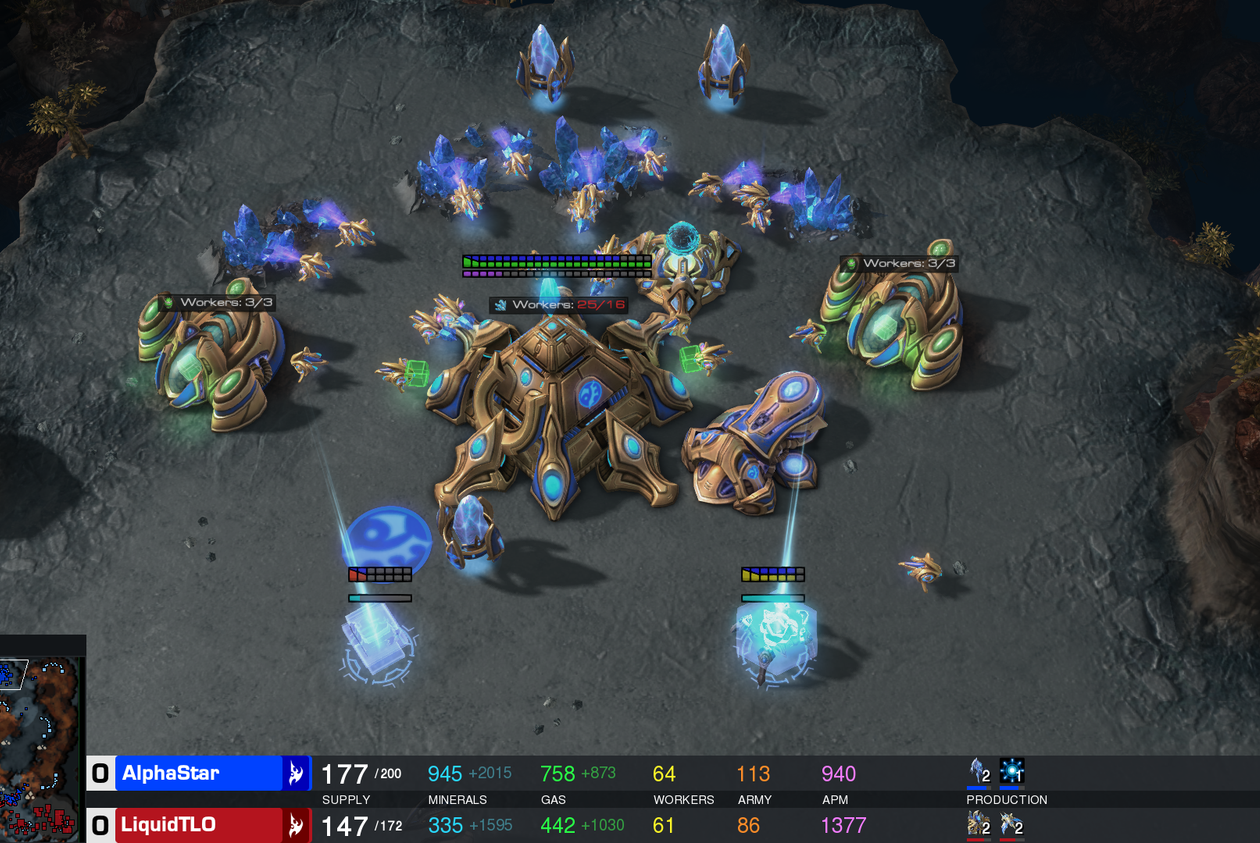This screenshot has height=843, width=1260.
Task: Click AlphaStar's glowing blue orb research icon
Action: tap(1012, 772)
